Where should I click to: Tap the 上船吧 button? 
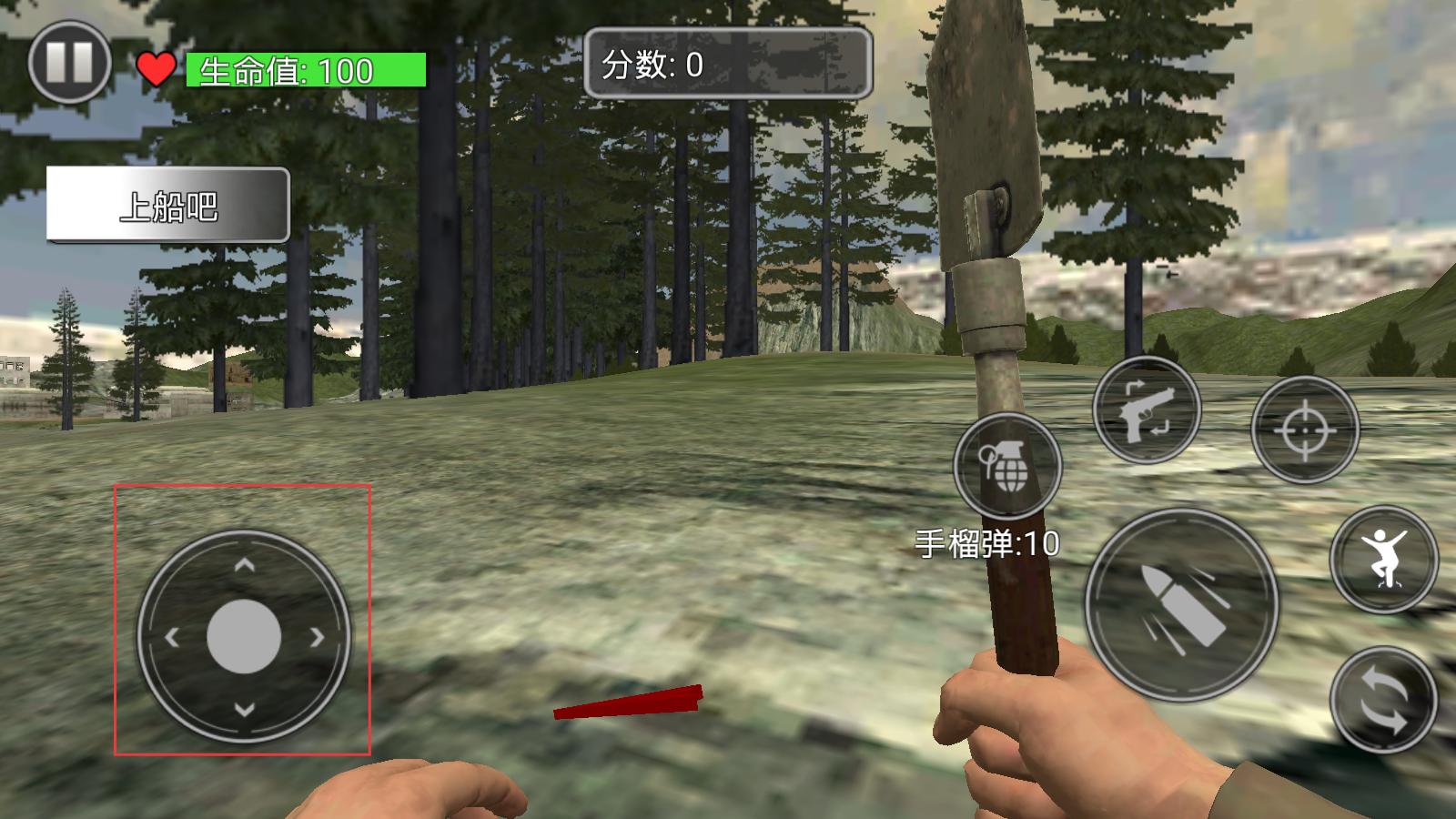pyautogui.click(x=168, y=206)
